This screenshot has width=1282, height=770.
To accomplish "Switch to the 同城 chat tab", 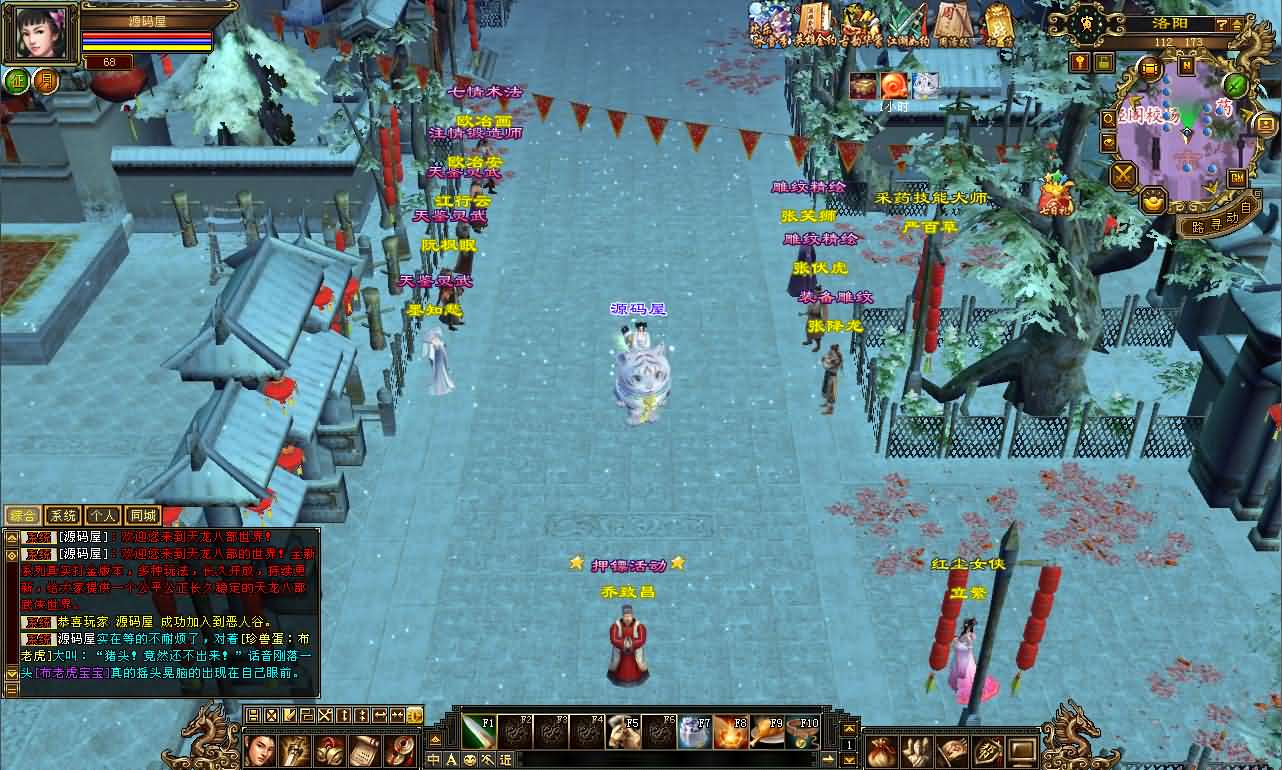I will [143, 516].
